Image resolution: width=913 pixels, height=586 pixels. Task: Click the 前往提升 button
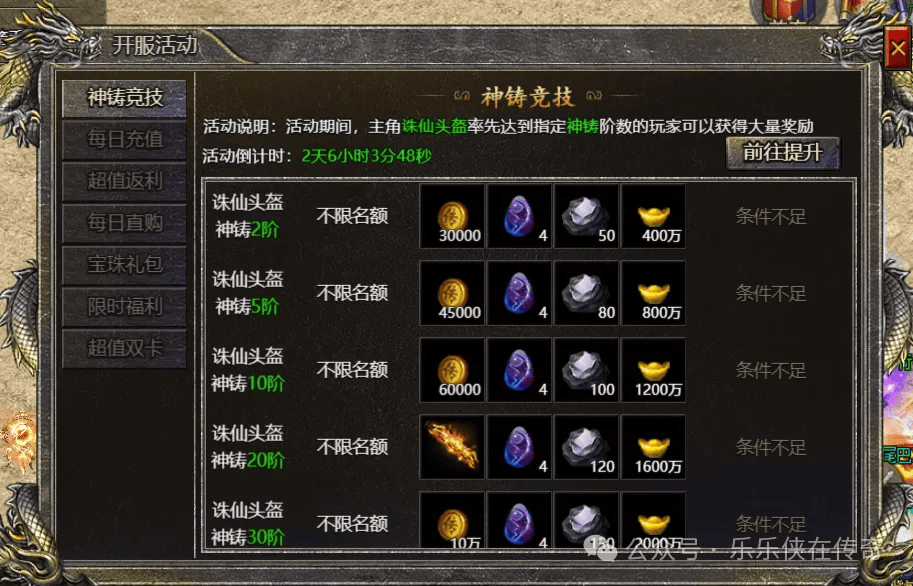pyautogui.click(x=782, y=152)
